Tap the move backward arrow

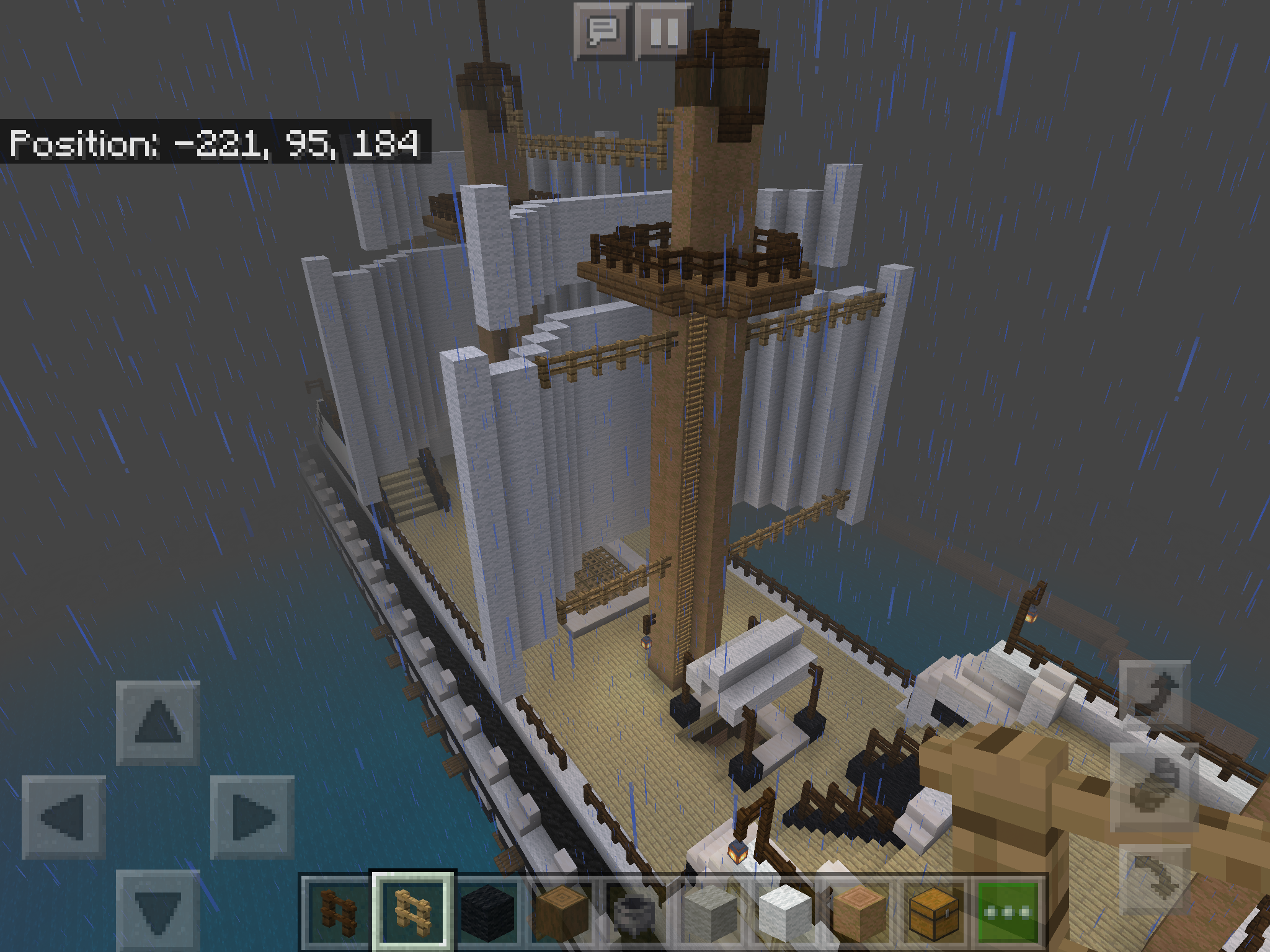click(x=158, y=910)
